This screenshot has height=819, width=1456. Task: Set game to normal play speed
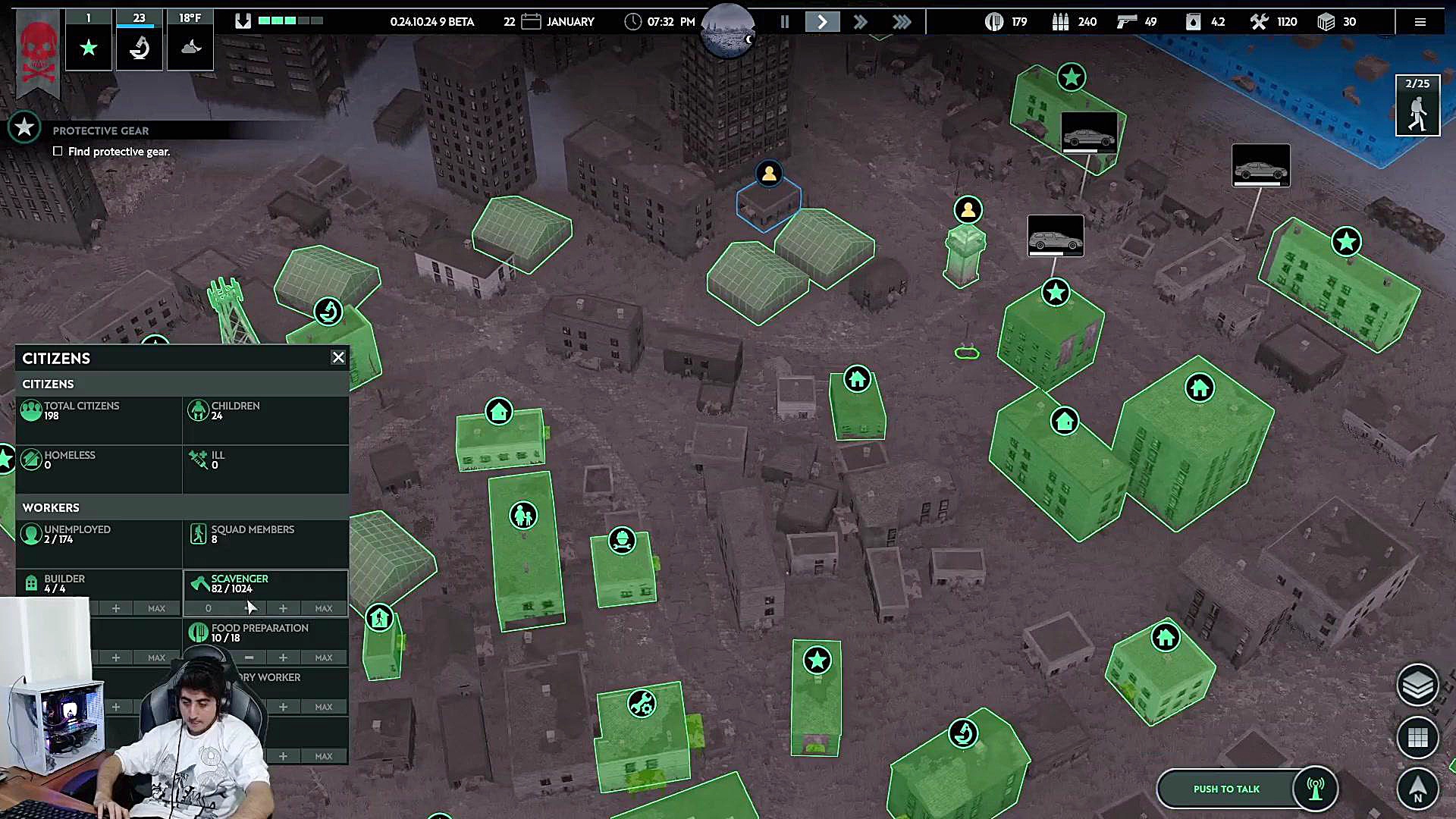(822, 22)
